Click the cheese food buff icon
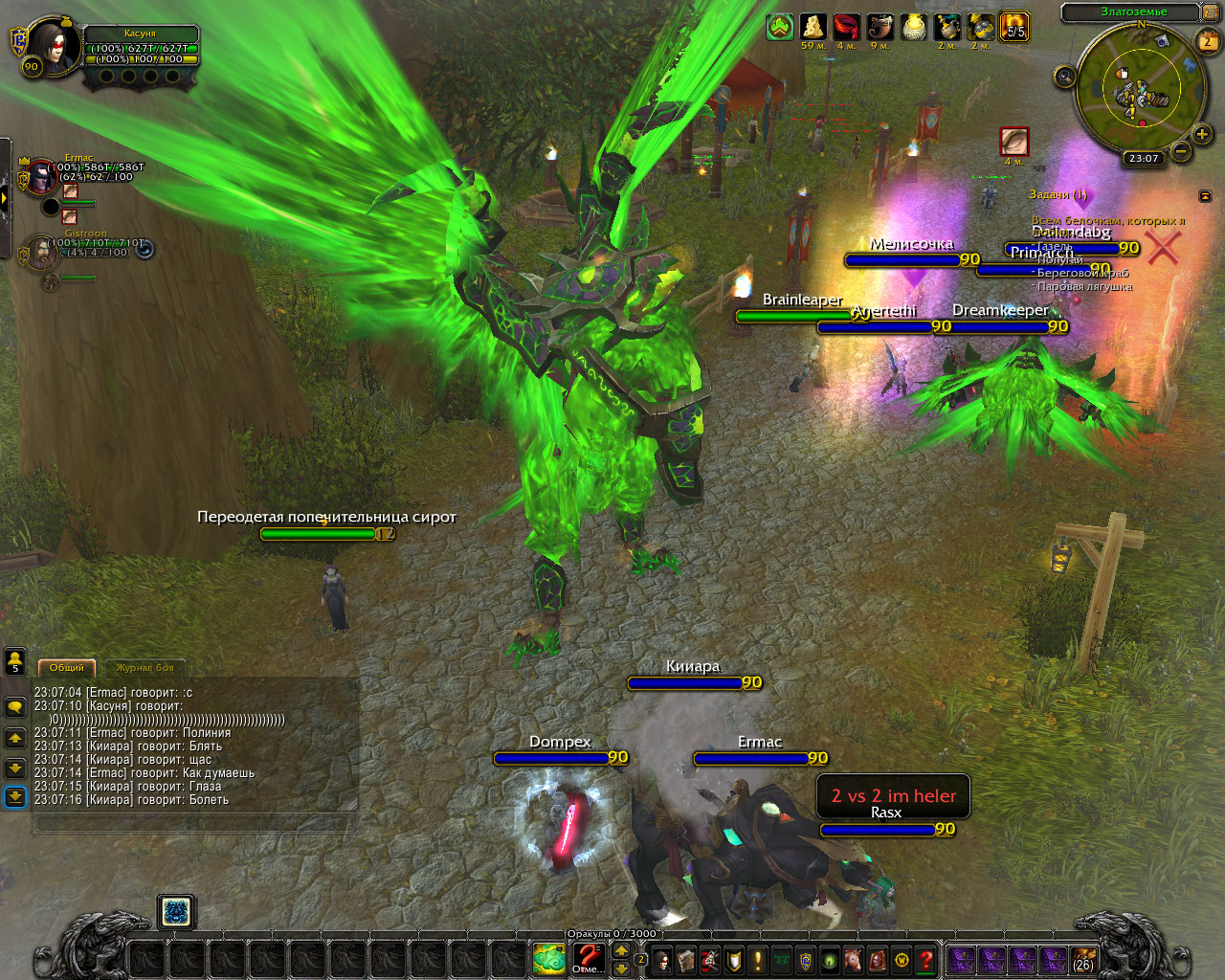Image resolution: width=1225 pixels, height=980 pixels. (x=813, y=27)
